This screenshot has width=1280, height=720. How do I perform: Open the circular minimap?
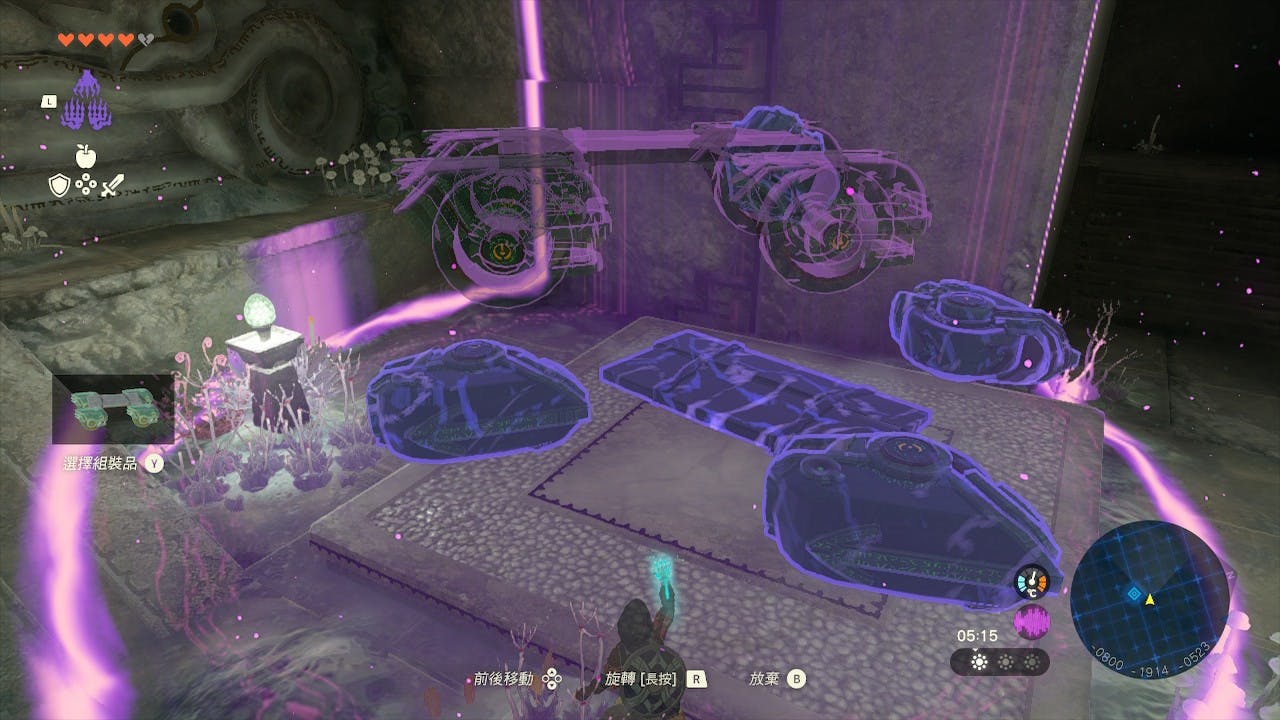coord(1148,599)
